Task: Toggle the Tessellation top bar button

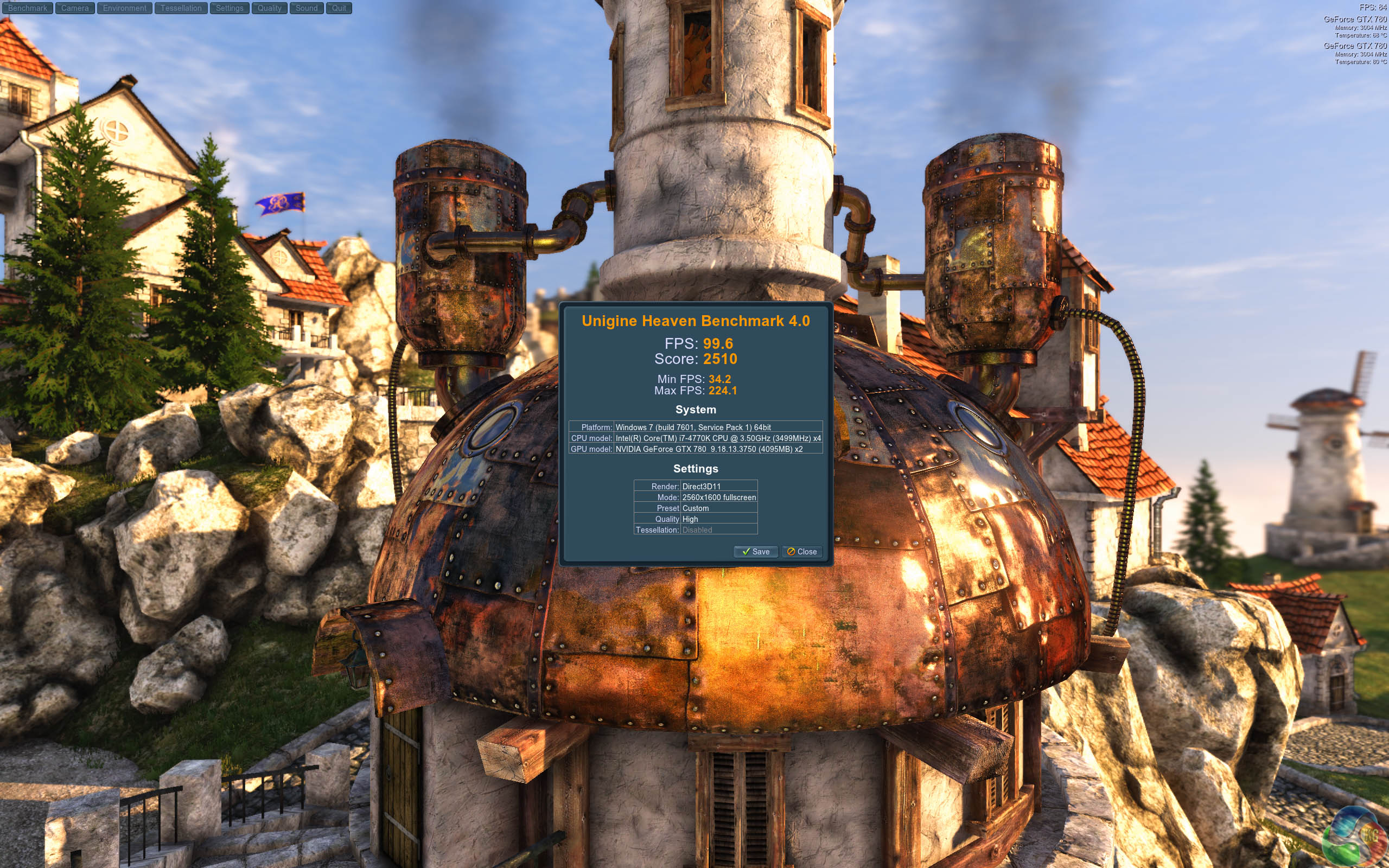Action: tap(181, 8)
